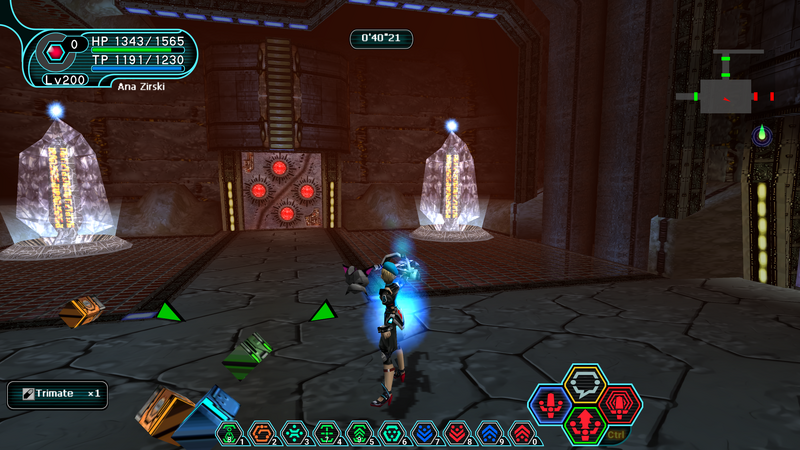Activate the red-bordered action palette hexagon
The width and height of the screenshot is (800, 450).
620,405
